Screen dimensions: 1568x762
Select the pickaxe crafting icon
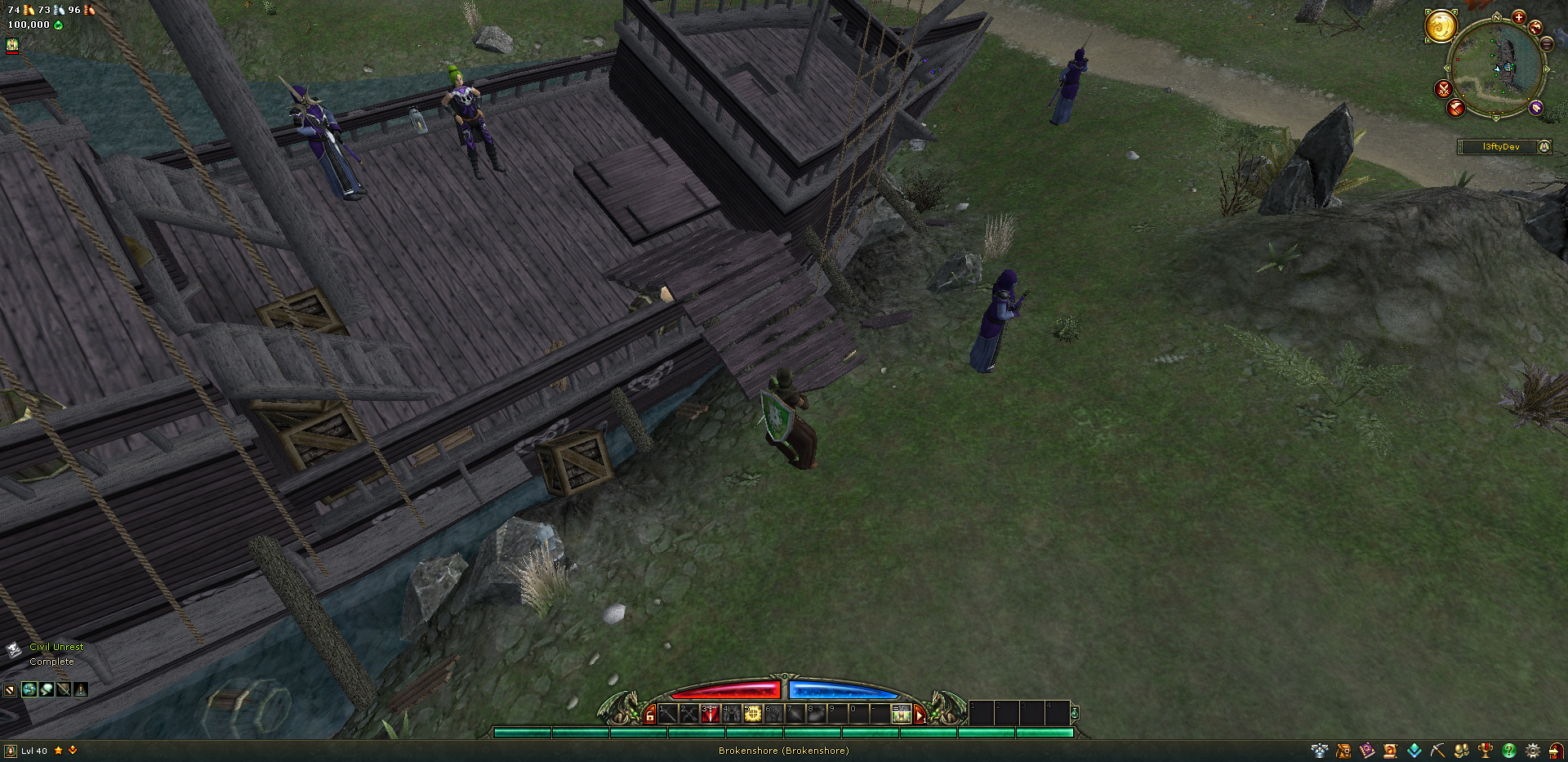[1437, 750]
